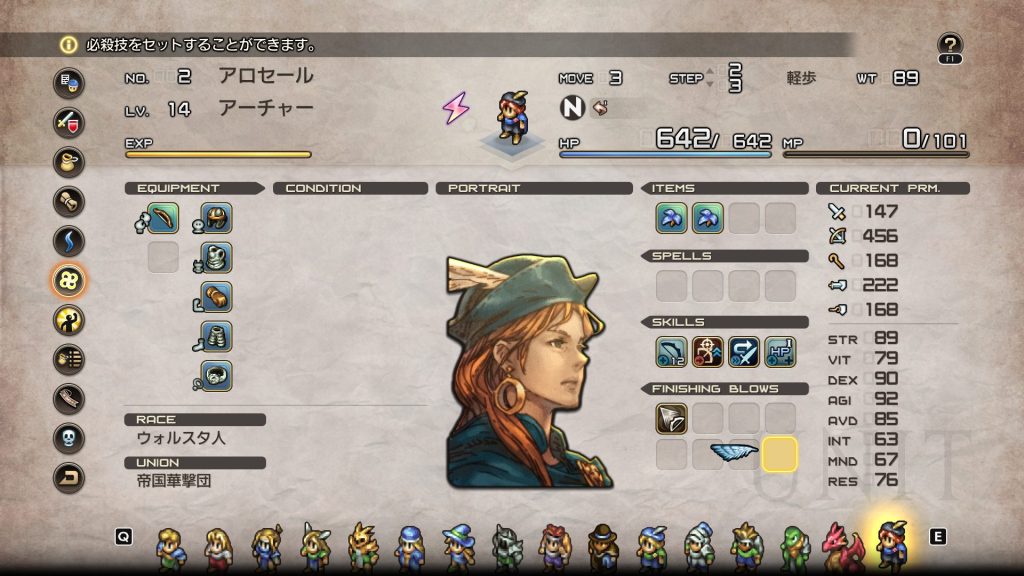Select the HP plus skill icon
This screenshot has width=1024, height=576.
tap(780, 351)
